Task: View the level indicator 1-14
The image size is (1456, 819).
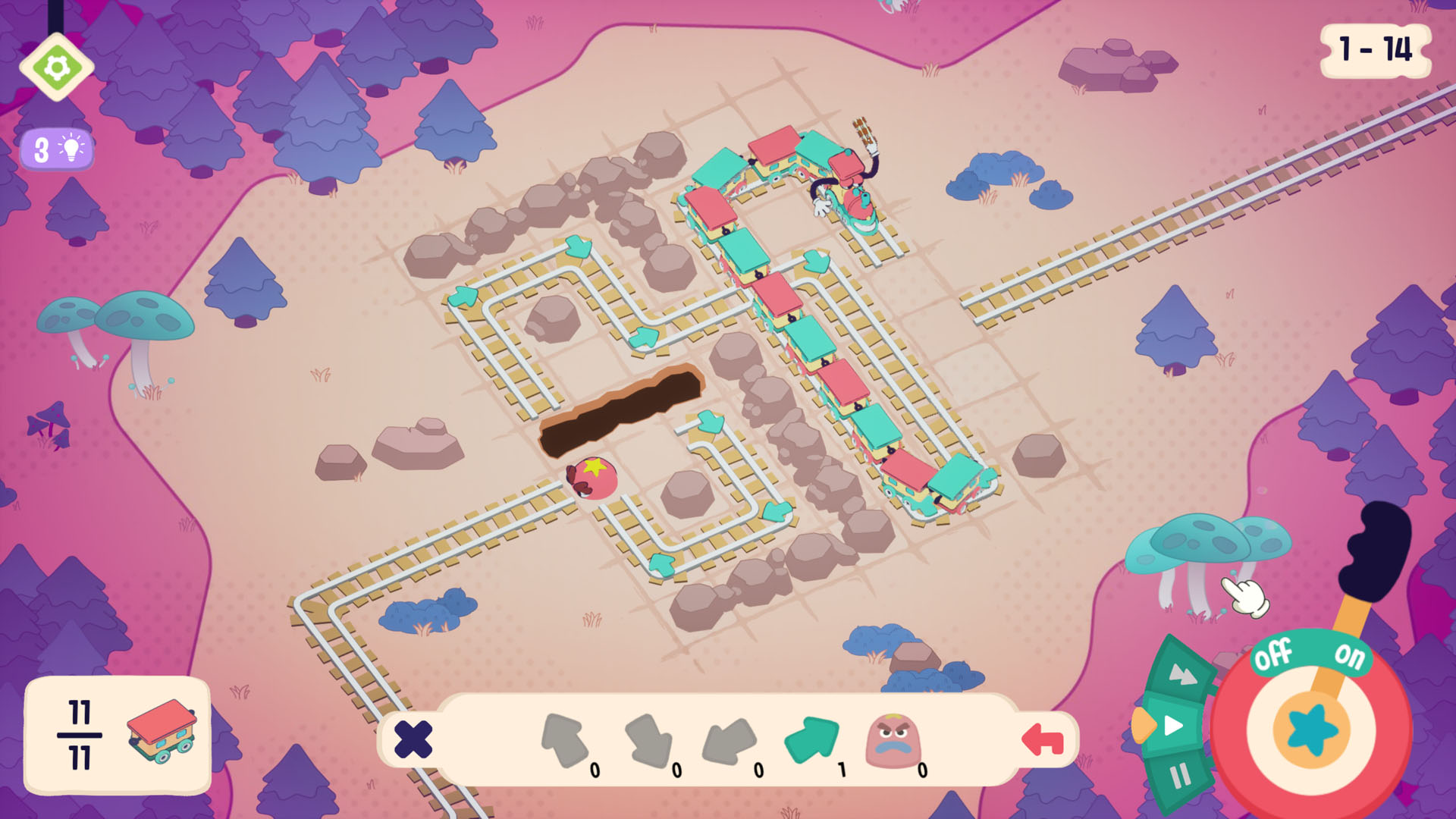Action: click(x=1376, y=52)
